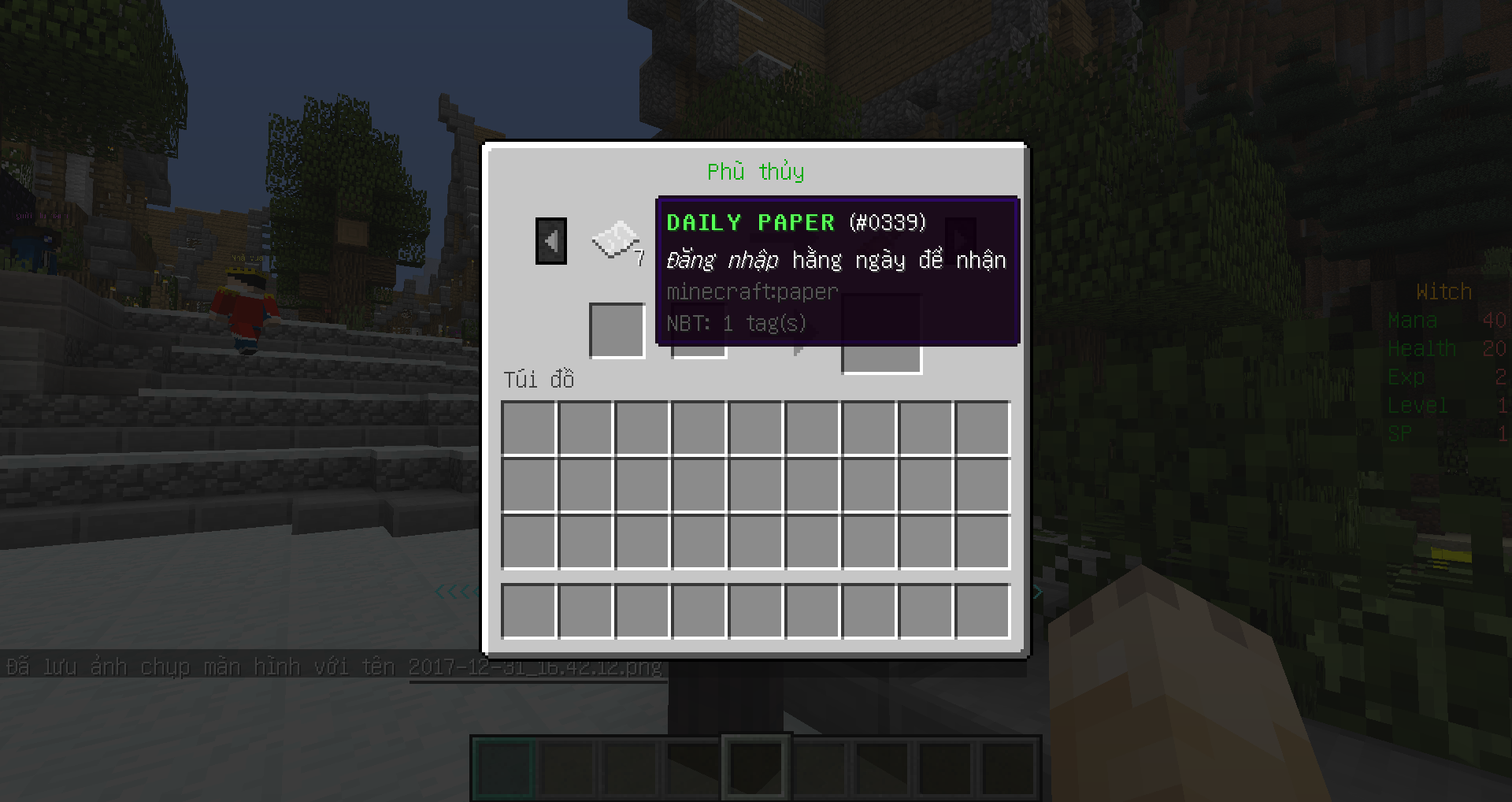Click the first empty slot under Túi đồ
The image size is (1512, 802).
coord(528,428)
